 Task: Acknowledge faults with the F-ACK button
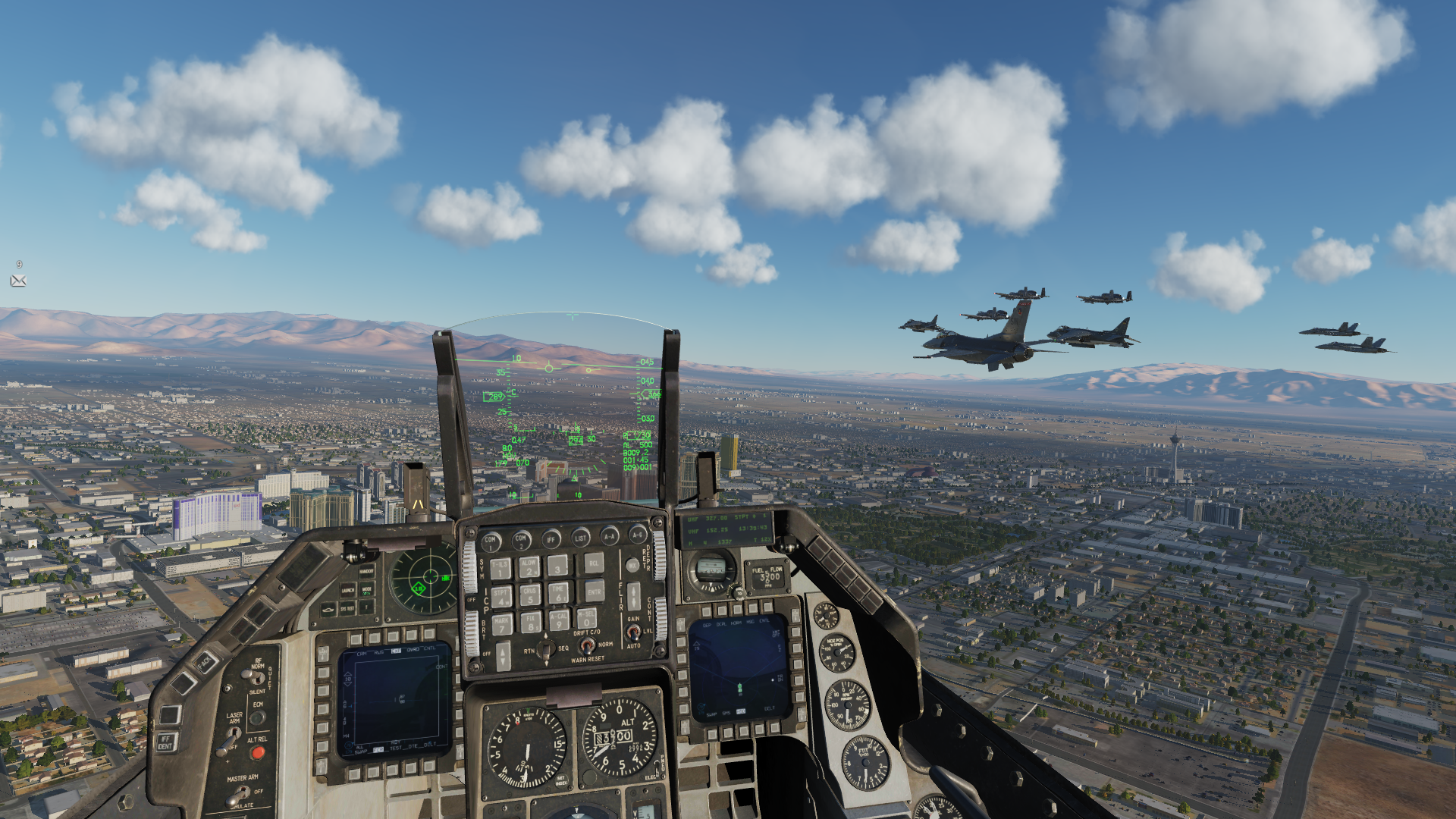[205, 663]
